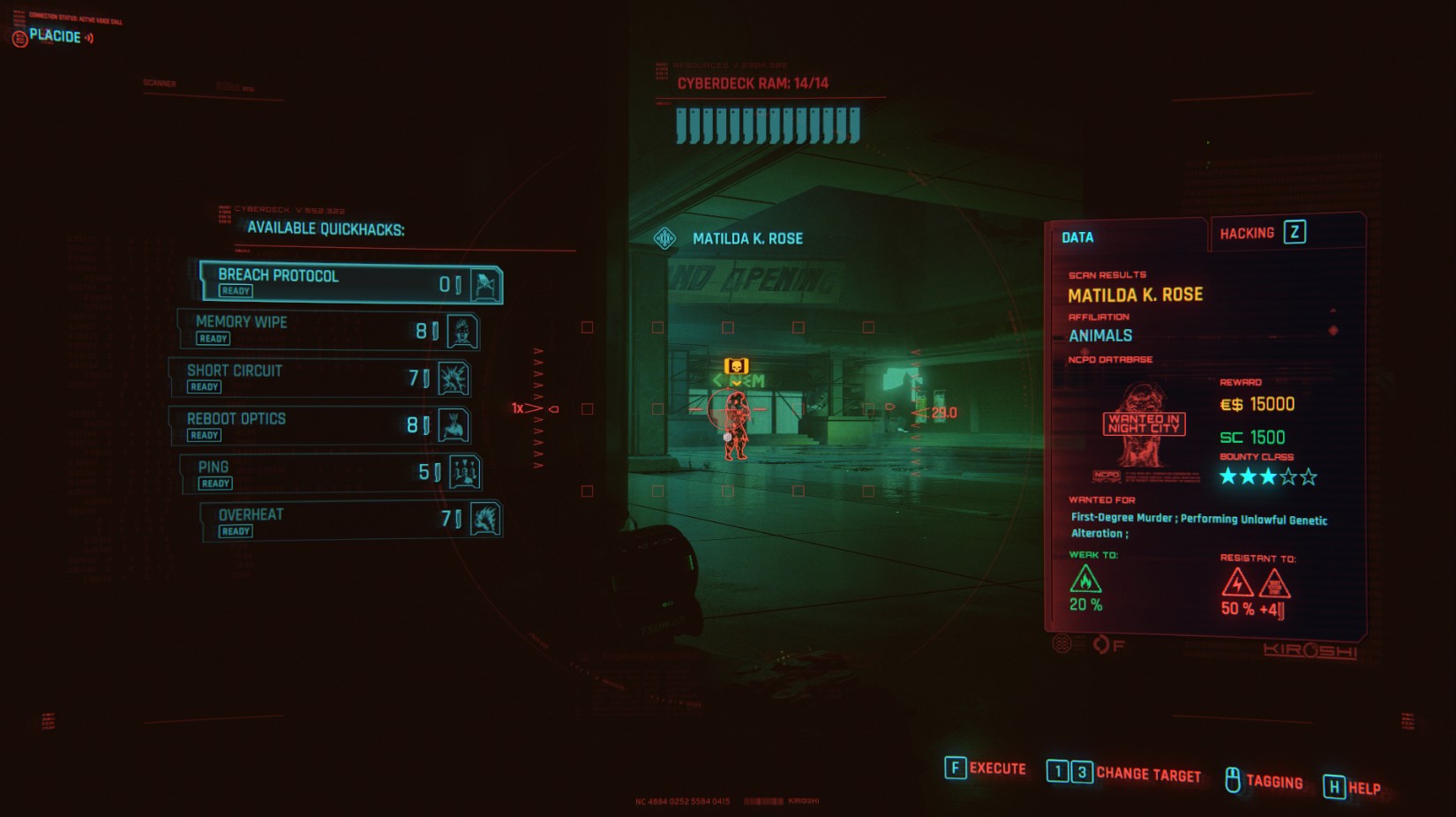Switch to the Hacking tab
1456x817 pixels.
tap(1249, 232)
